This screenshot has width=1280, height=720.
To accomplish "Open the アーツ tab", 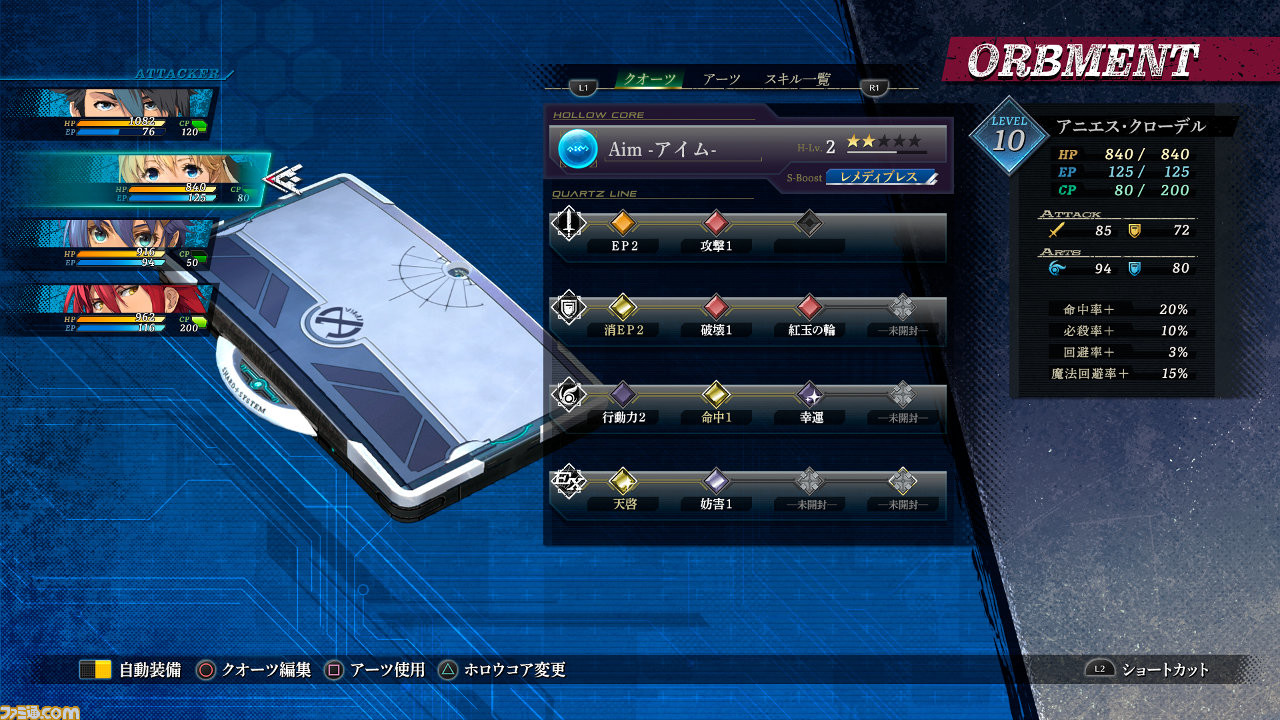I will tap(721, 80).
